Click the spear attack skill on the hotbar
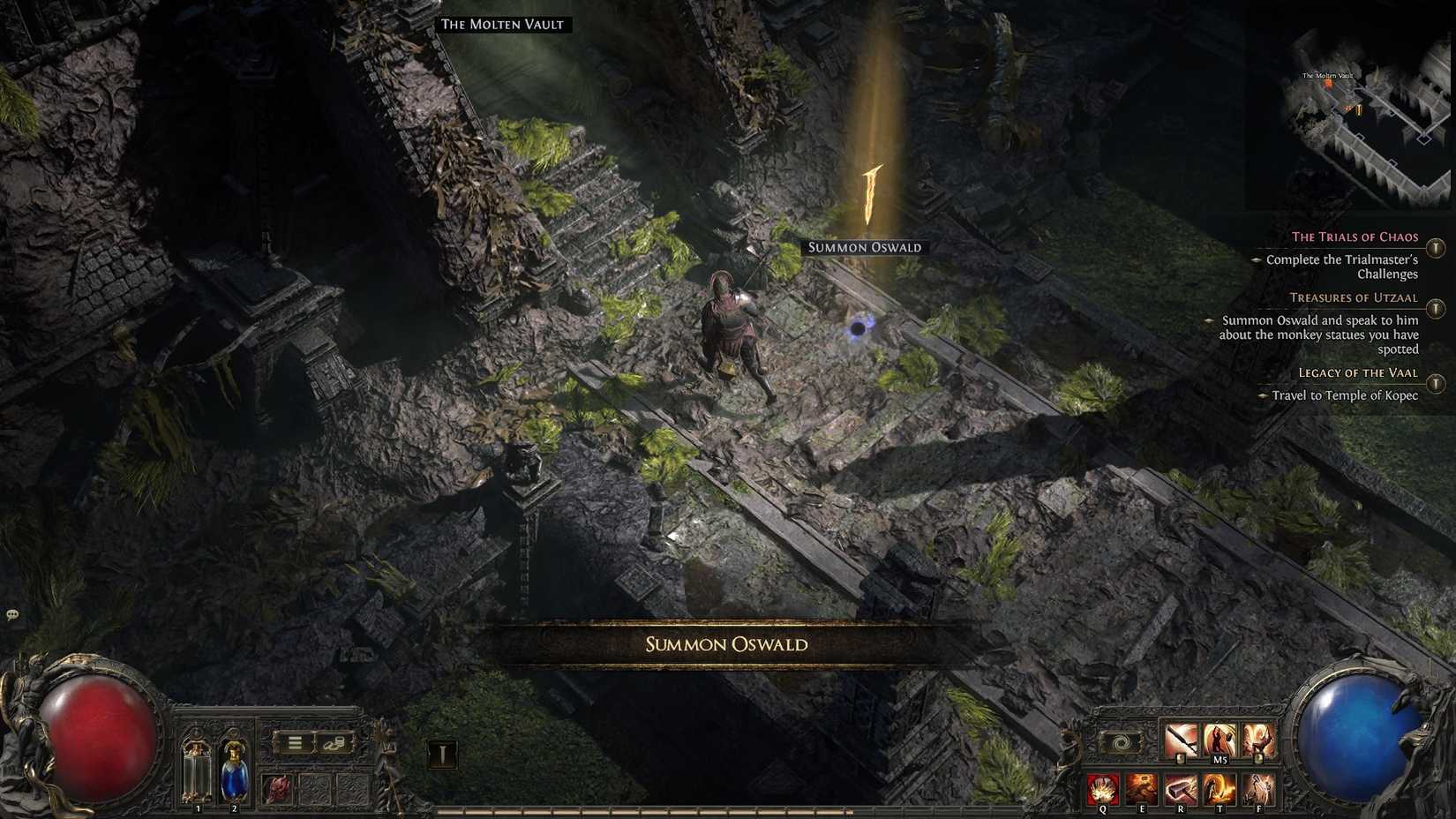The height and width of the screenshot is (819, 1456). tap(1182, 739)
